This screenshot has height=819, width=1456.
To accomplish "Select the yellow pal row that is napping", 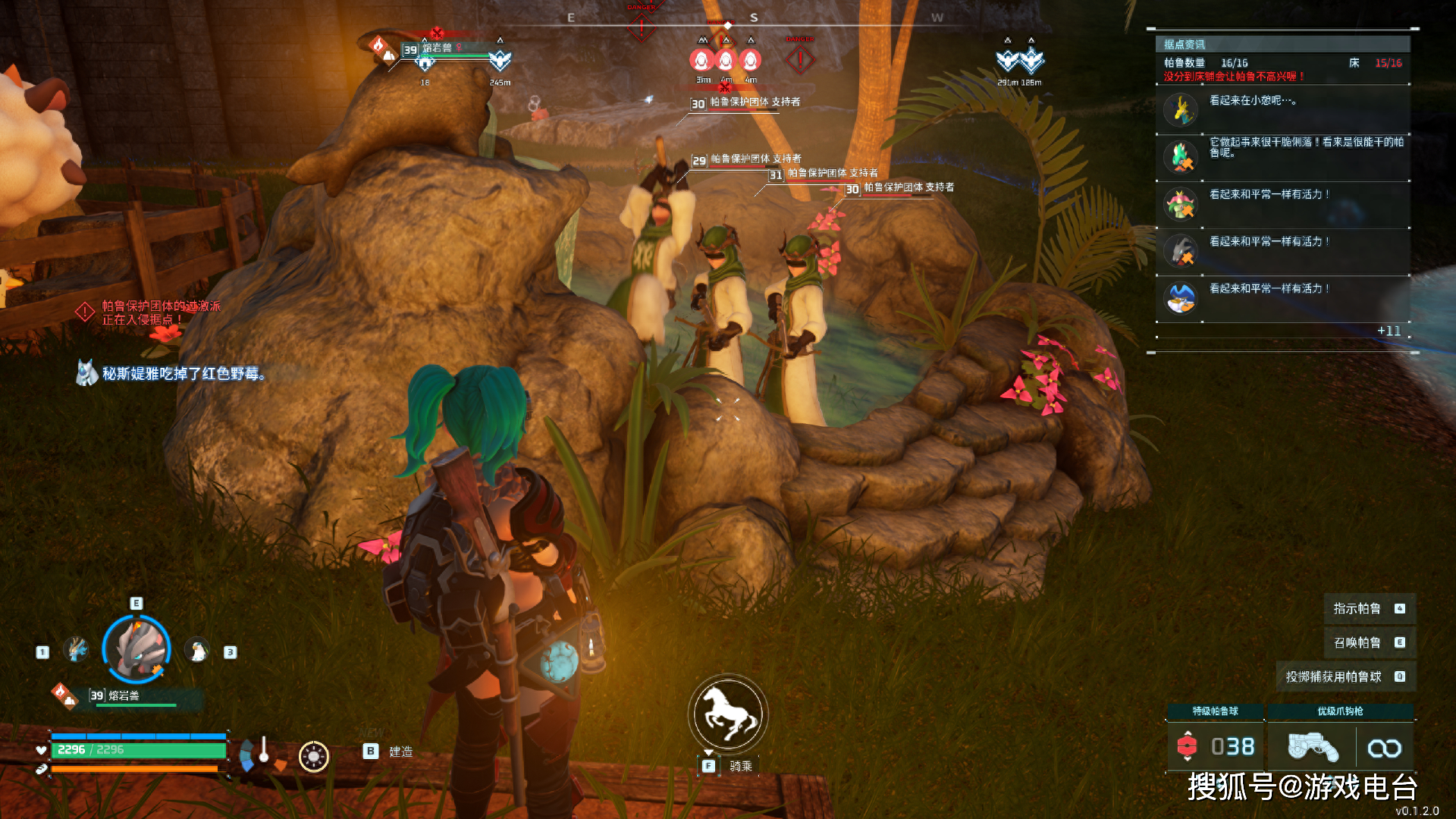I will pyautogui.click(x=1283, y=111).
